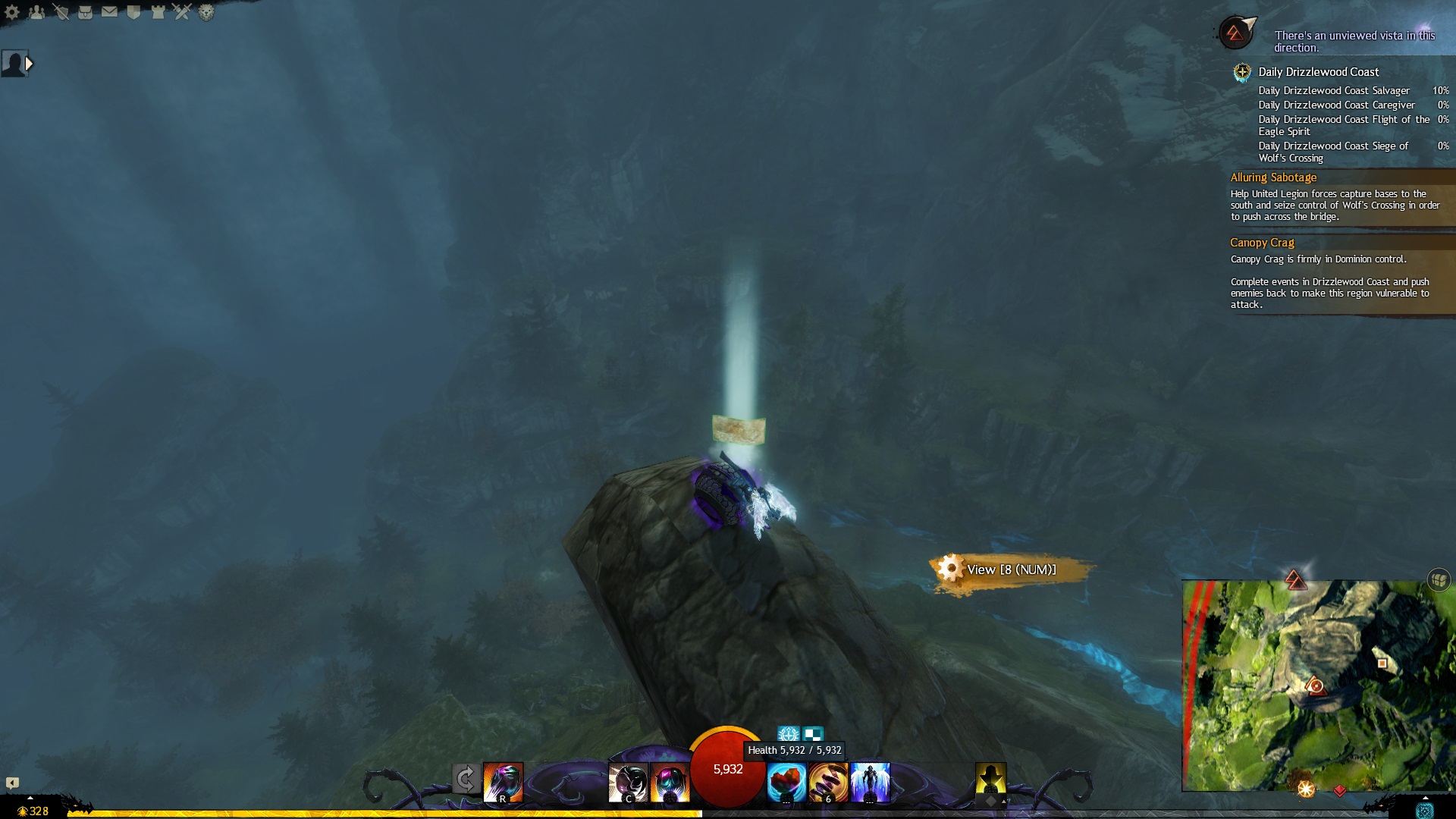The height and width of the screenshot is (819, 1456).
Task: Activate the winged figure skill
Action: 870,783
